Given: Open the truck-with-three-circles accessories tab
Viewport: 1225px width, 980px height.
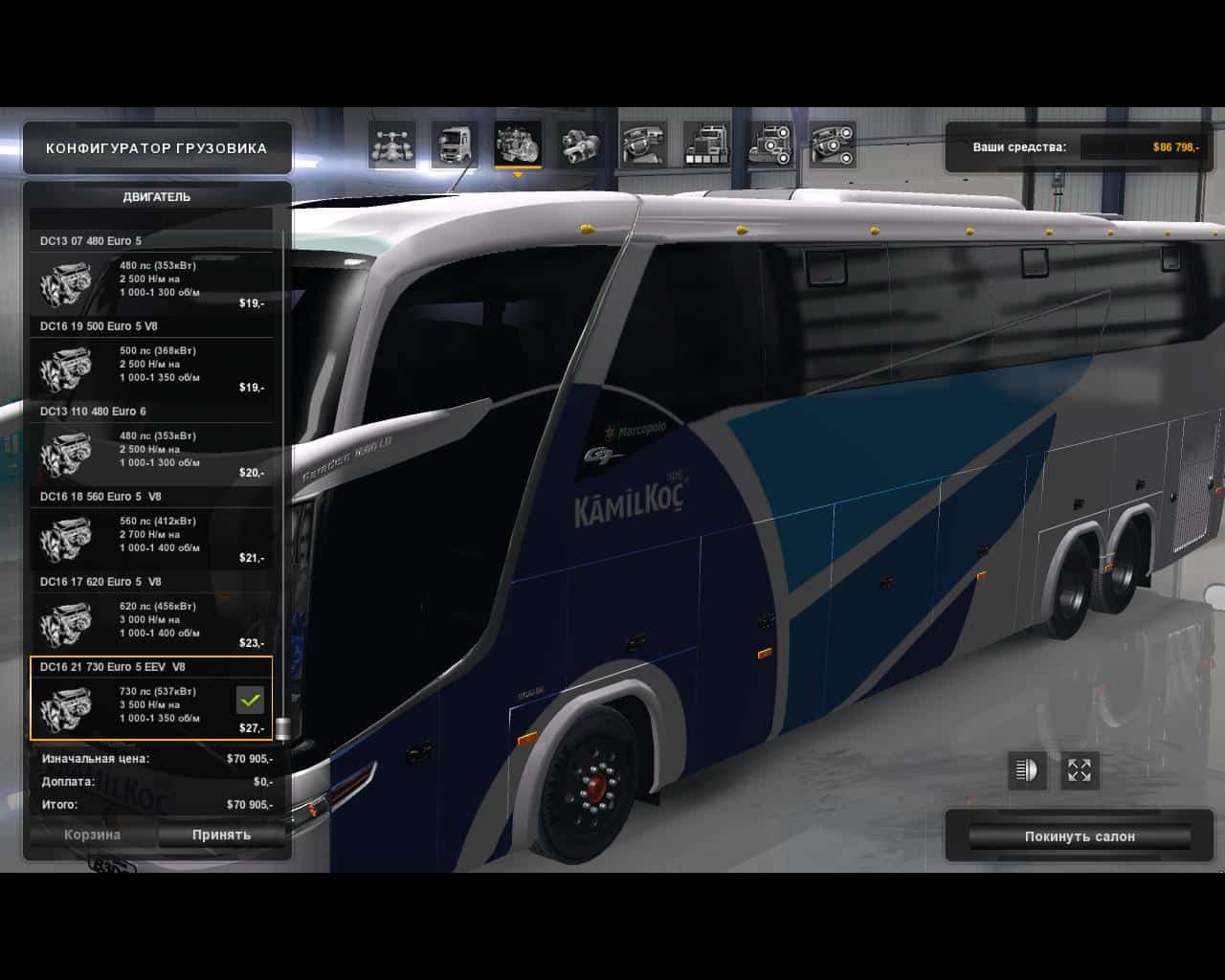Looking at the screenshot, I should (770, 145).
